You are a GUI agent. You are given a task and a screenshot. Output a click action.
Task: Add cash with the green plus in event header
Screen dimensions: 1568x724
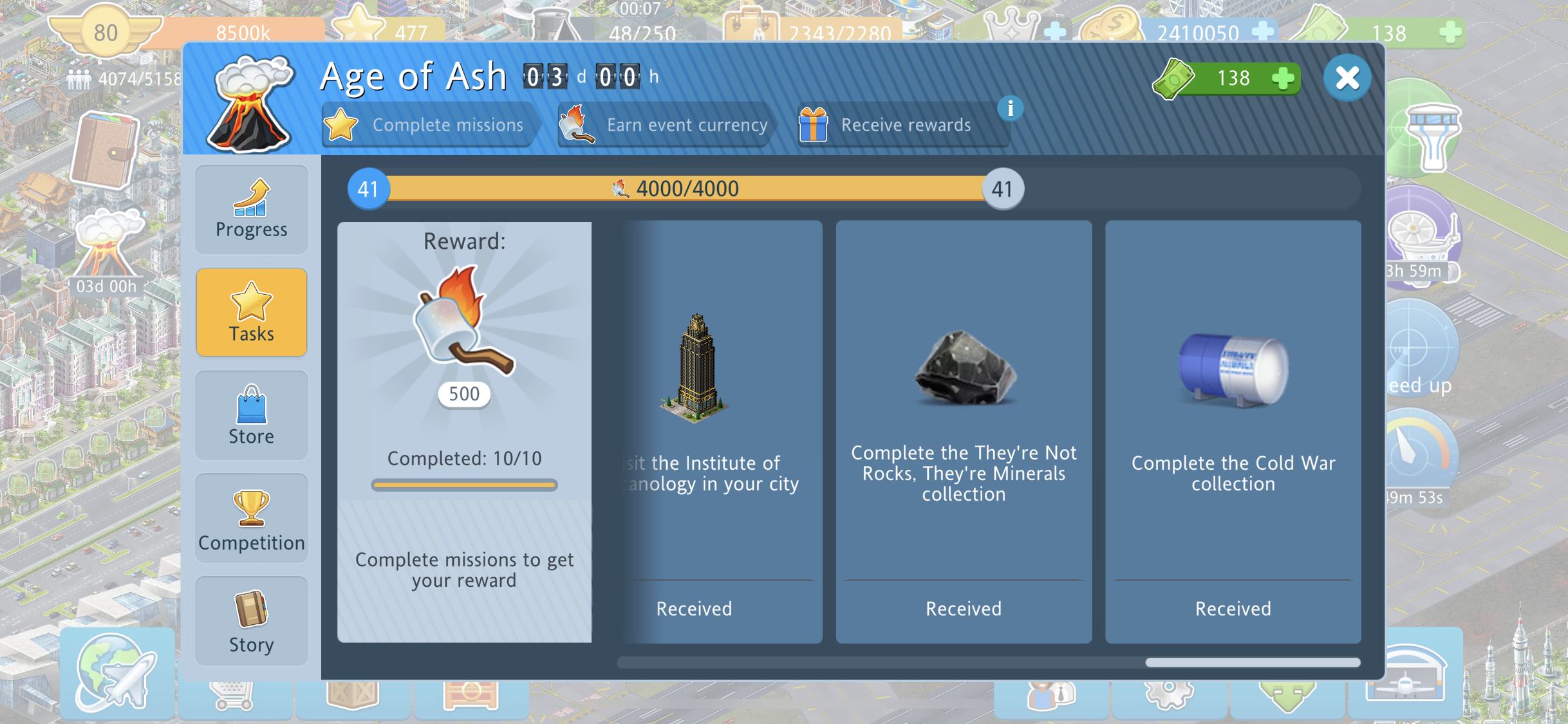pyautogui.click(x=1283, y=79)
